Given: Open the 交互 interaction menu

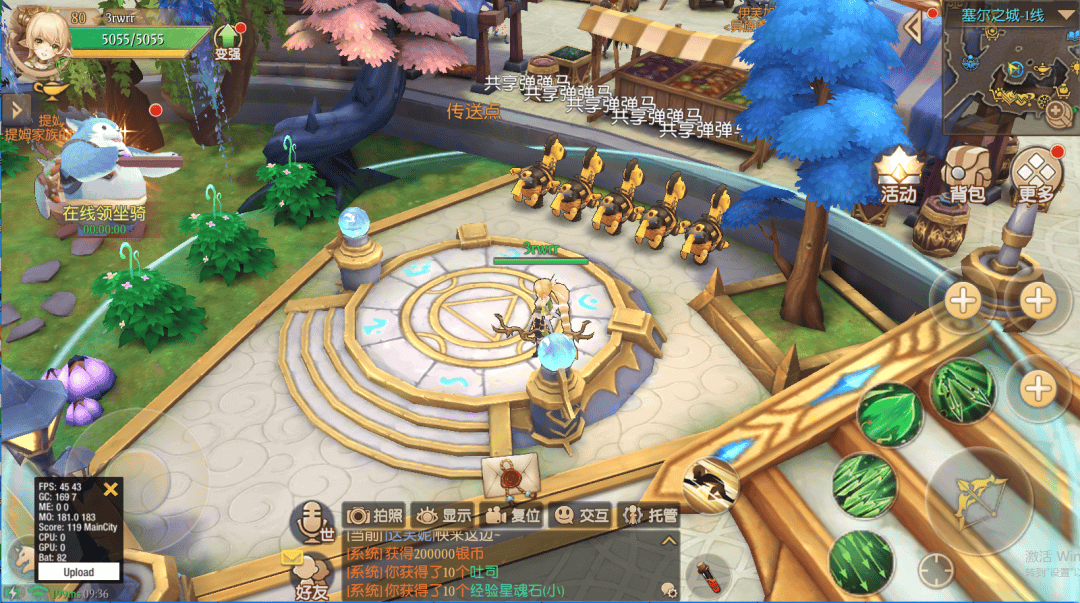Looking at the screenshot, I should coord(582,515).
